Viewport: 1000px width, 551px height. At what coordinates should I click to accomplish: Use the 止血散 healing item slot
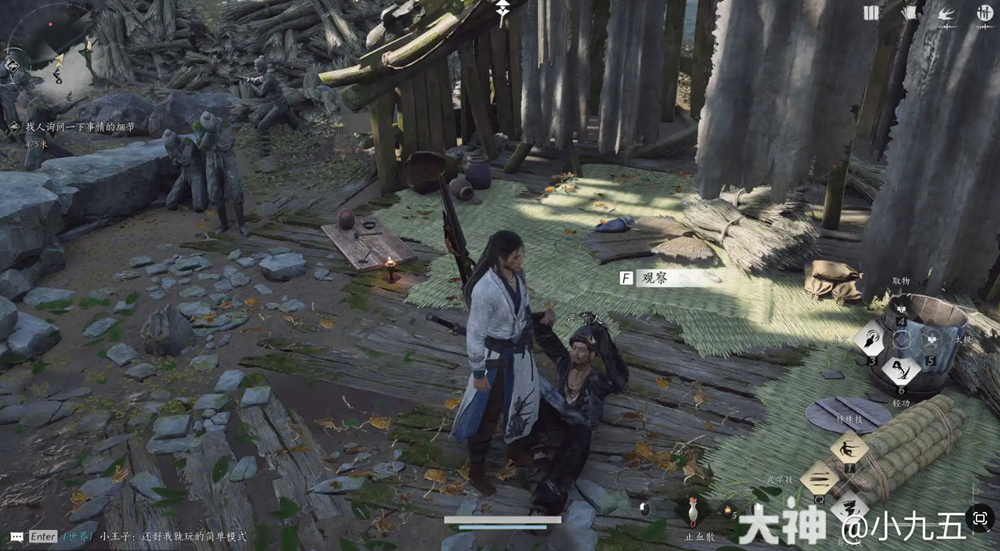(x=694, y=510)
